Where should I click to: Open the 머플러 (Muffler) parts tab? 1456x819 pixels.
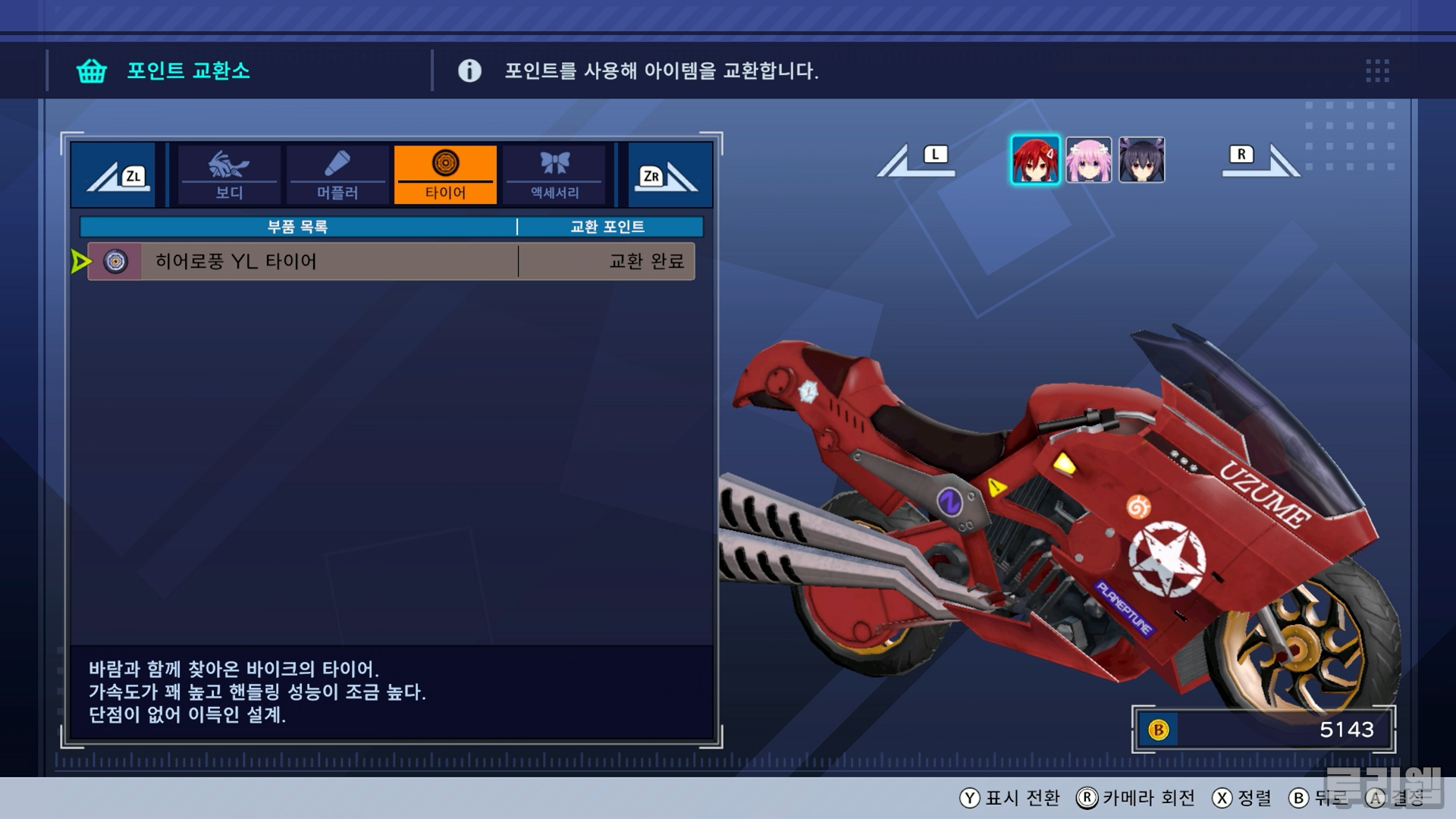(x=337, y=175)
